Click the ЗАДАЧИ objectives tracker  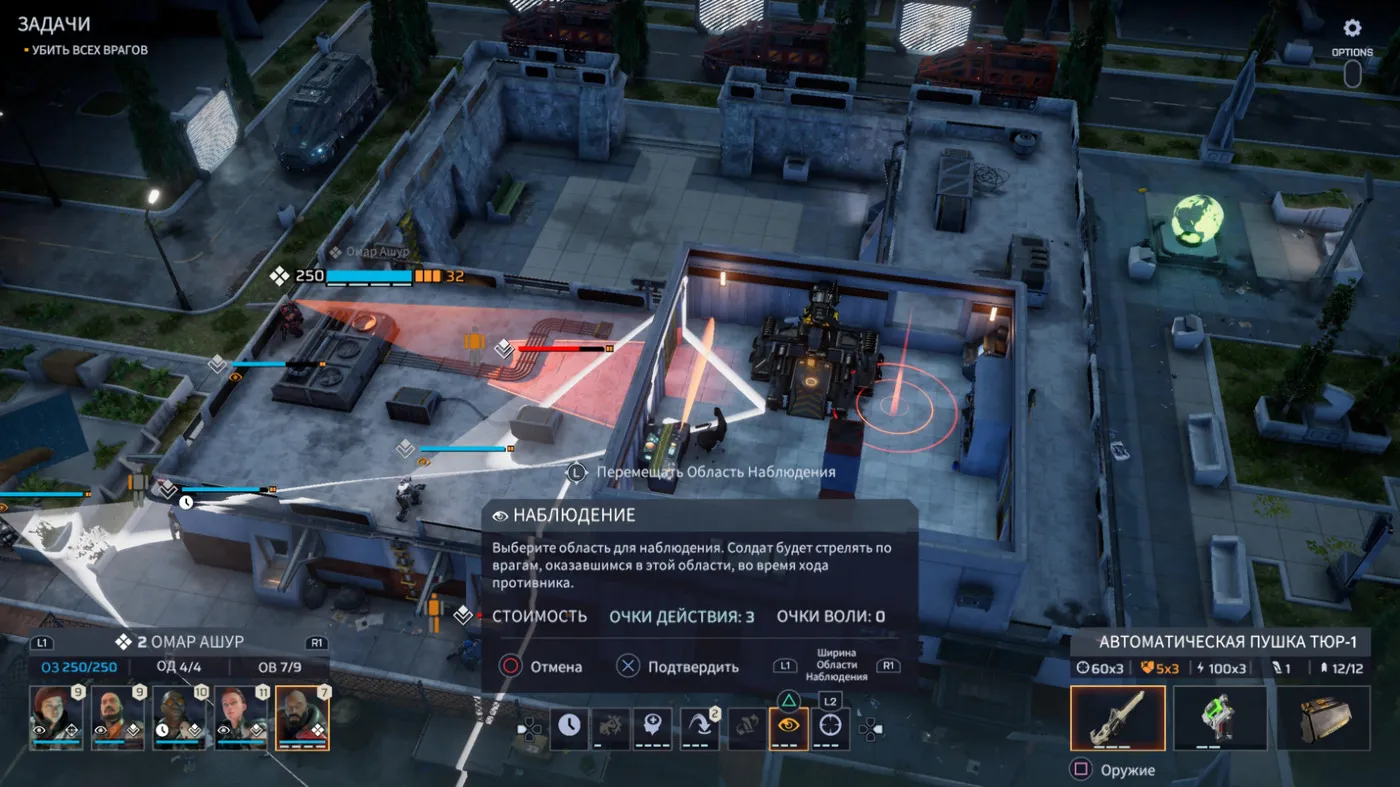pyautogui.click(x=53, y=24)
